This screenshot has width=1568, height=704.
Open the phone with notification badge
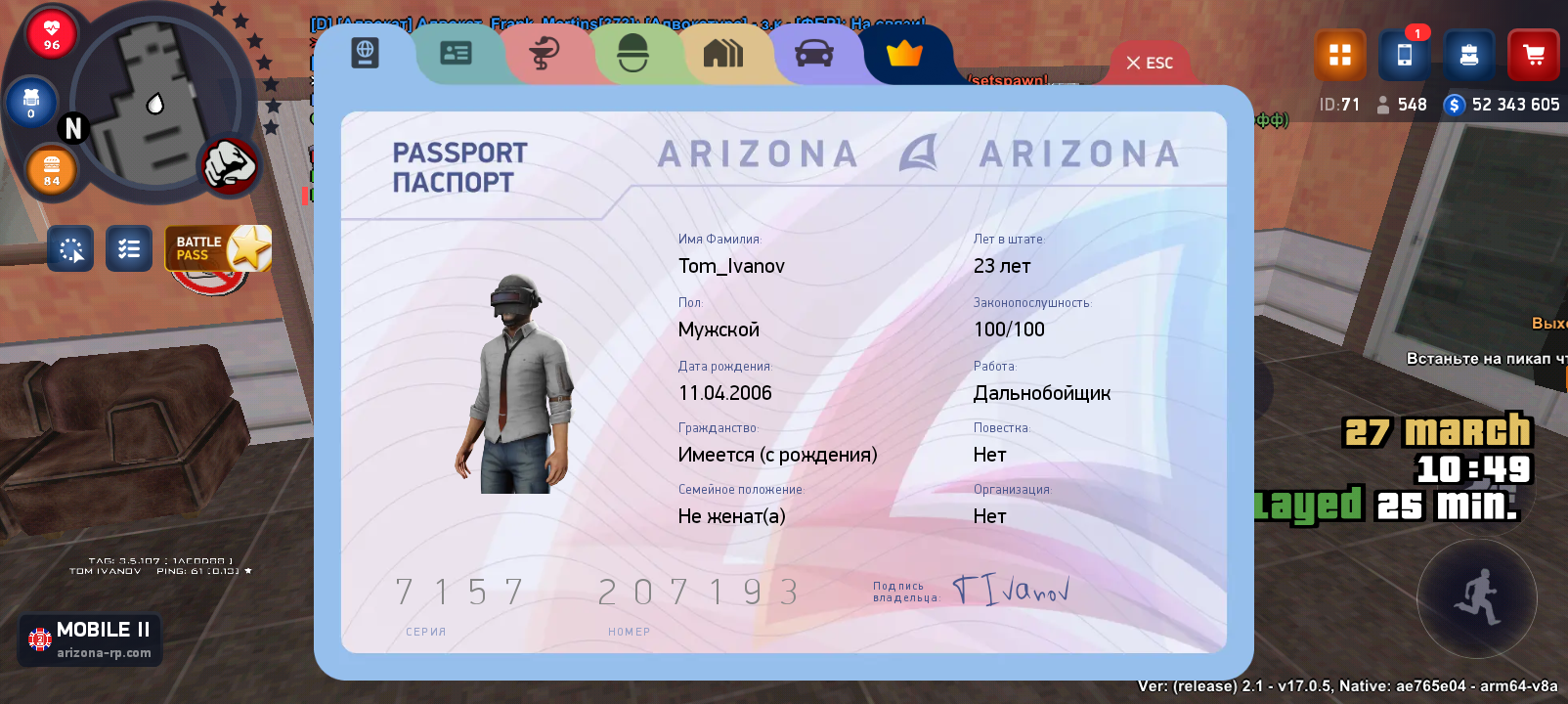1404,55
